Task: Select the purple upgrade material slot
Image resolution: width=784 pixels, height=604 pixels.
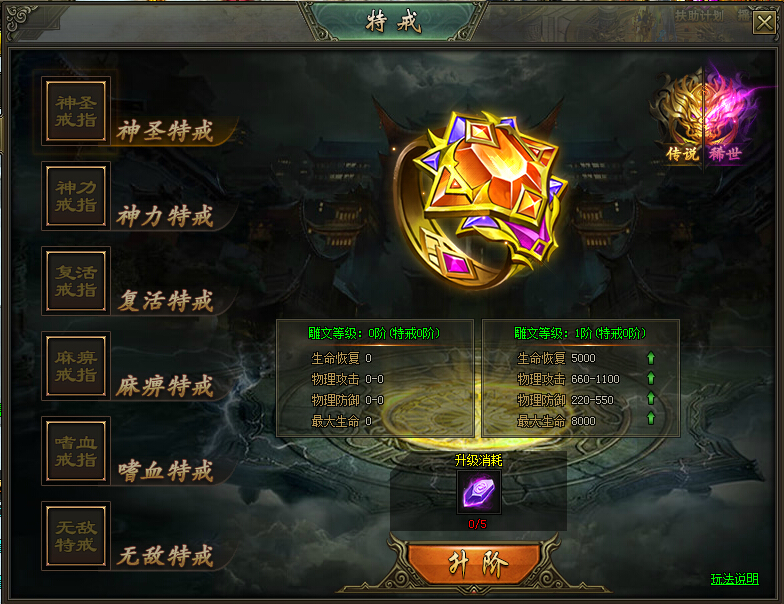Action: (478, 492)
